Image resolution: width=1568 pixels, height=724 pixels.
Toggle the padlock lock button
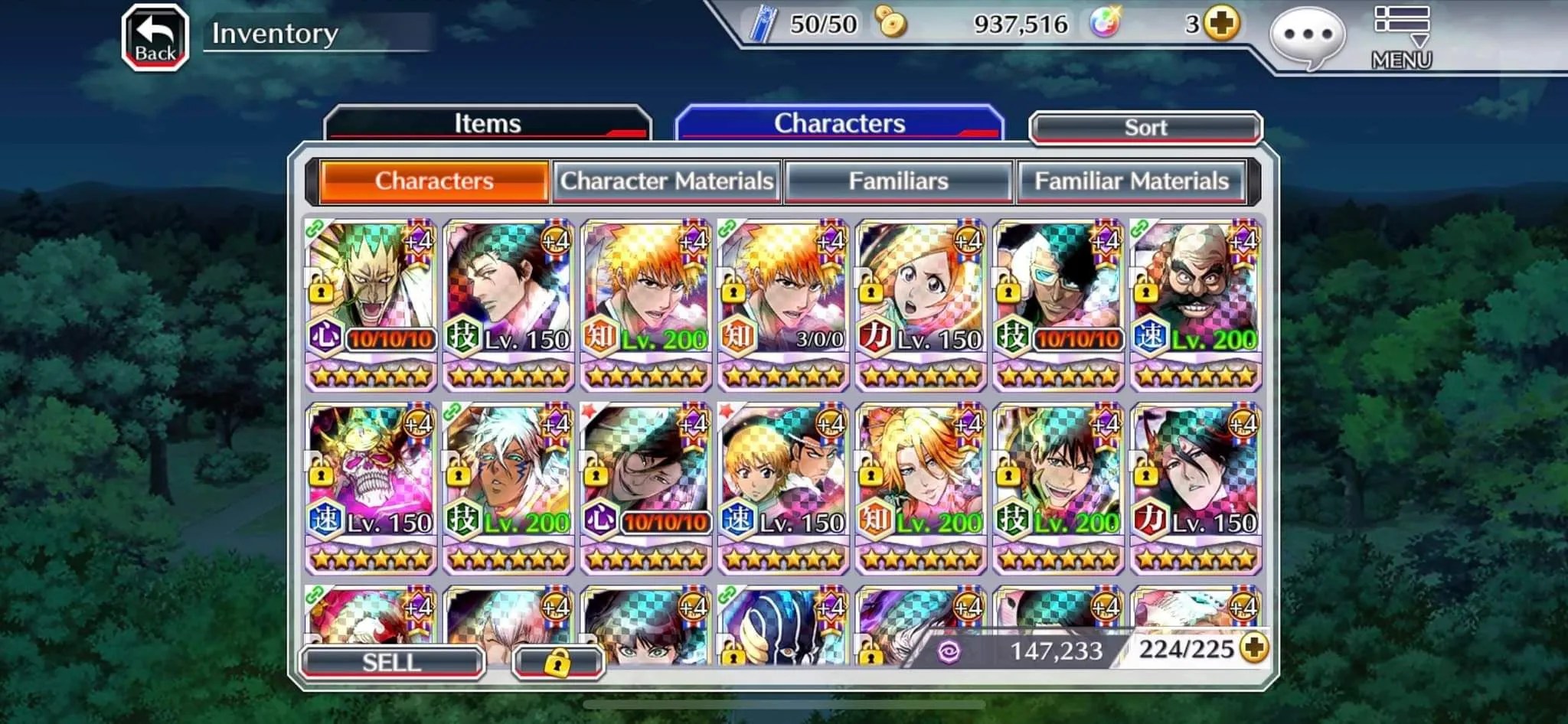[x=558, y=663]
